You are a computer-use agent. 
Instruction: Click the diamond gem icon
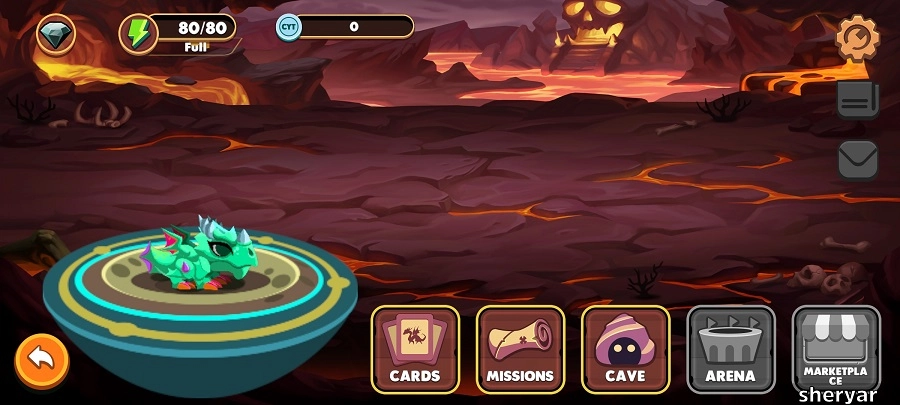coord(56,35)
